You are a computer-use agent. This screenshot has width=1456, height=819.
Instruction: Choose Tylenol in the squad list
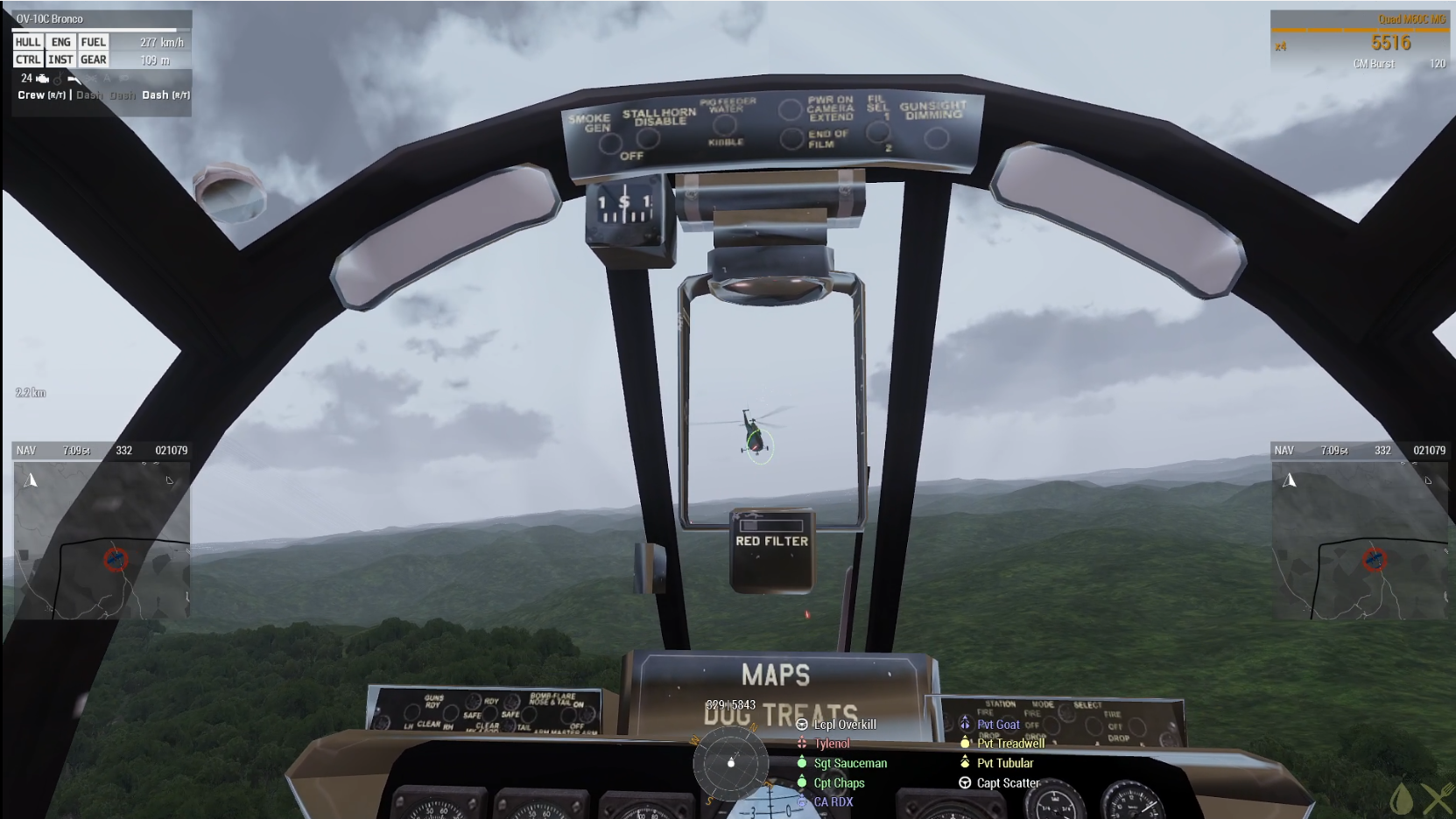tap(832, 744)
